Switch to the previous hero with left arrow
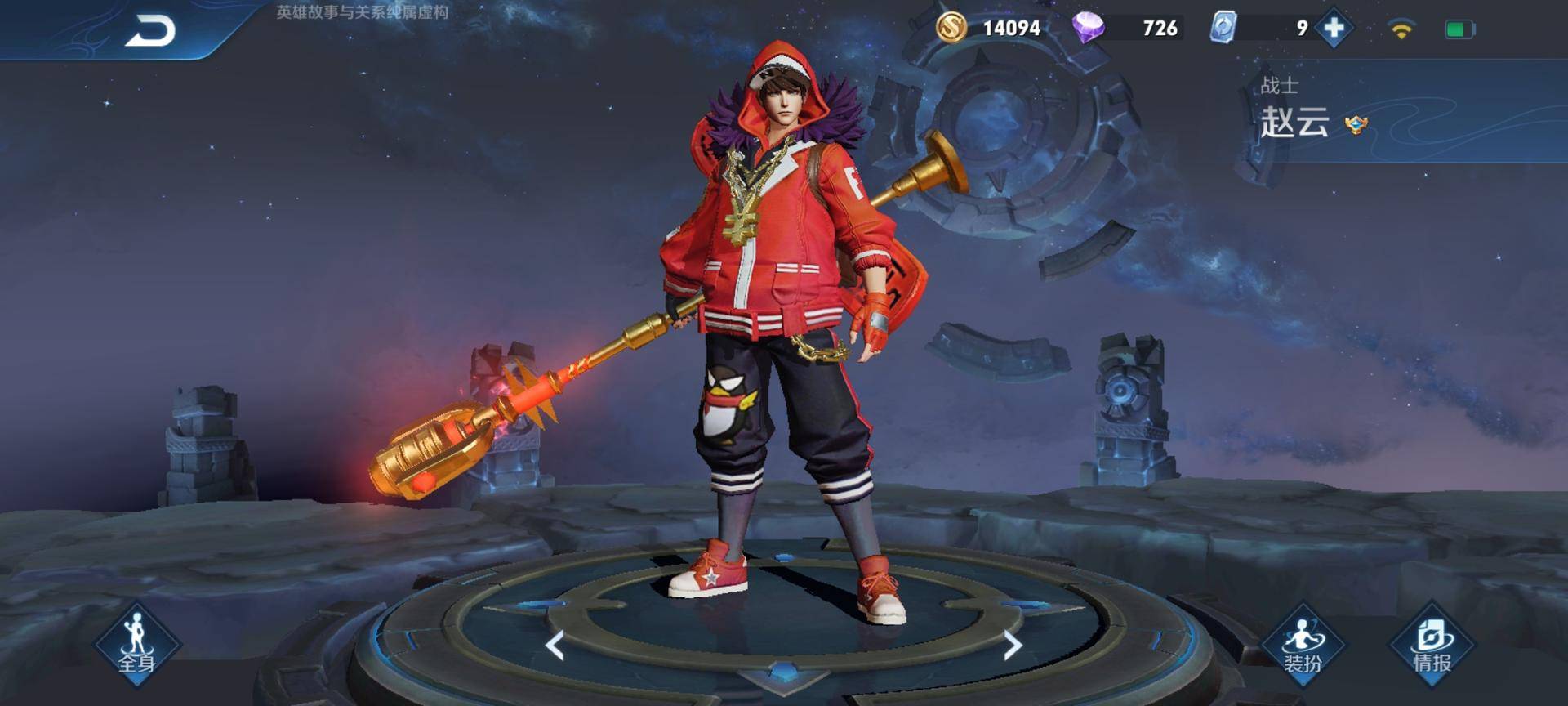Screen dimensions: 1568x706 [555, 646]
